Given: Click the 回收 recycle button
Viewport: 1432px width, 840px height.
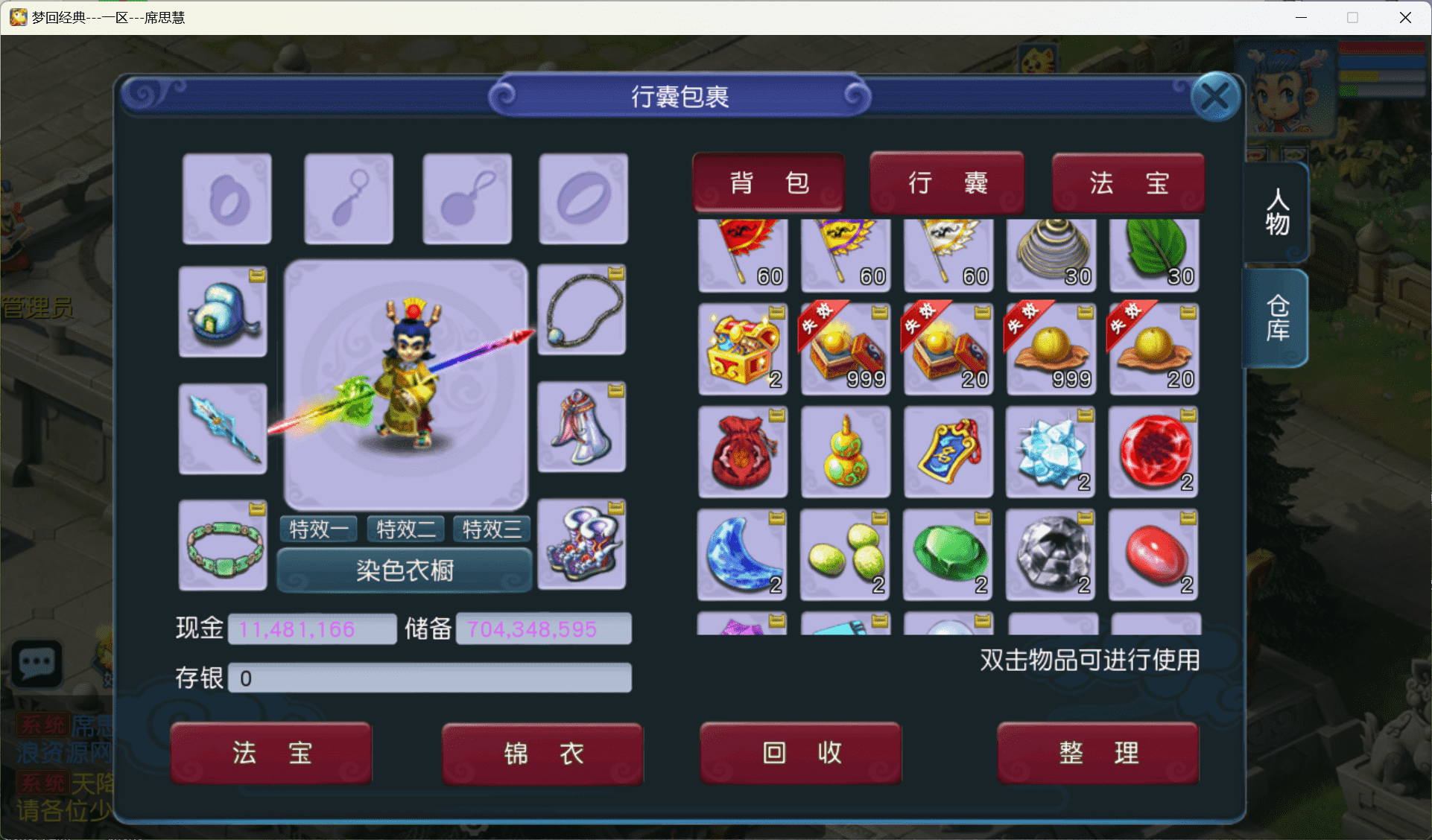Looking at the screenshot, I should (800, 753).
